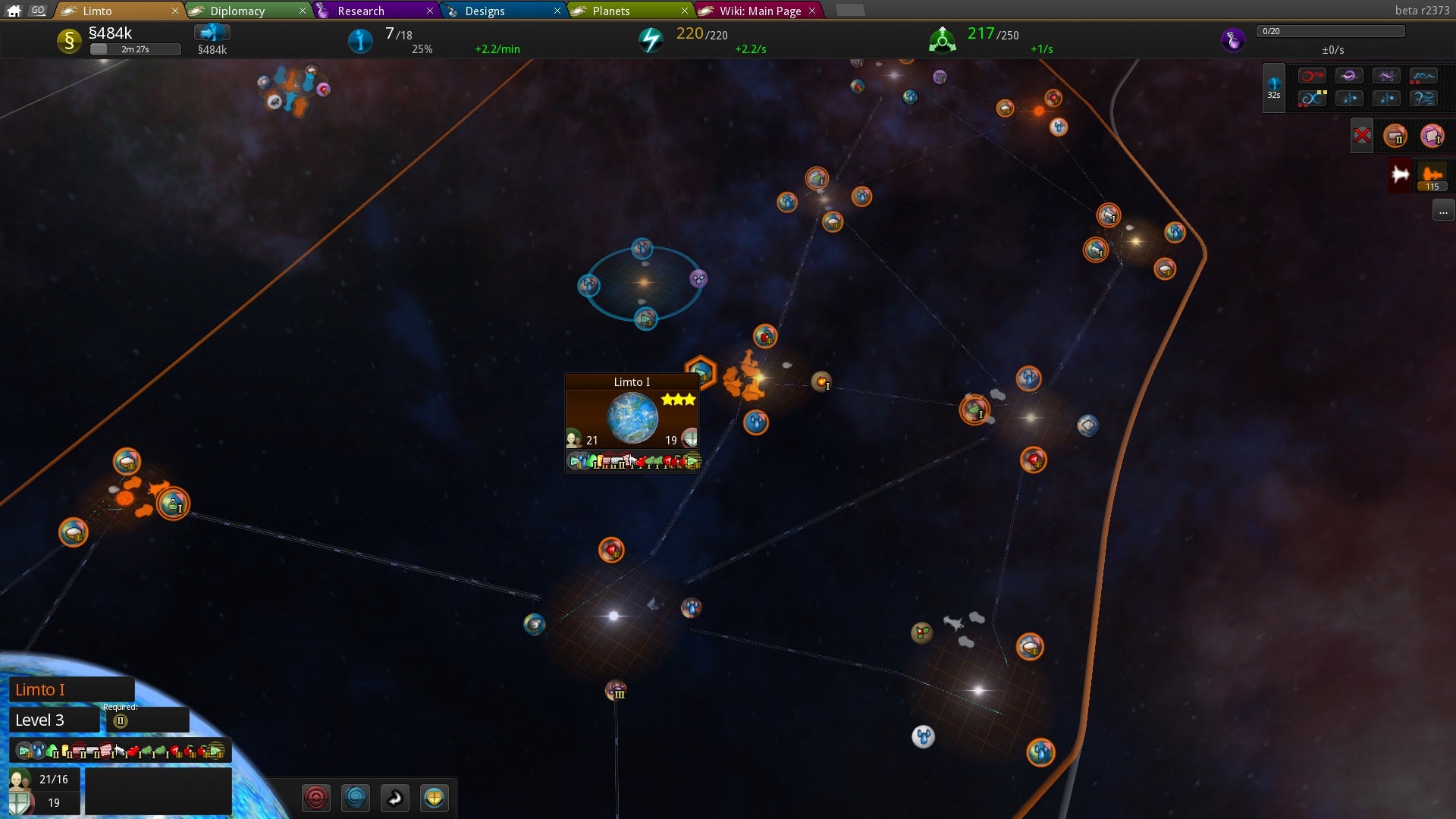Click the white curved arrow action button
The width and height of the screenshot is (1456, 819).
pos(395,798)
